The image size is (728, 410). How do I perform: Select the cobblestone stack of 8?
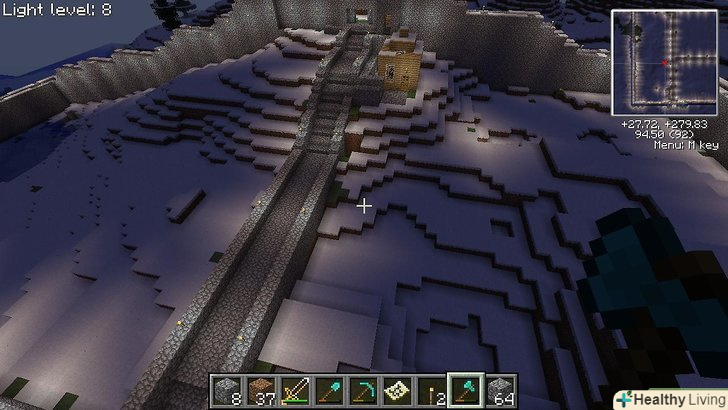click(227, 390)
